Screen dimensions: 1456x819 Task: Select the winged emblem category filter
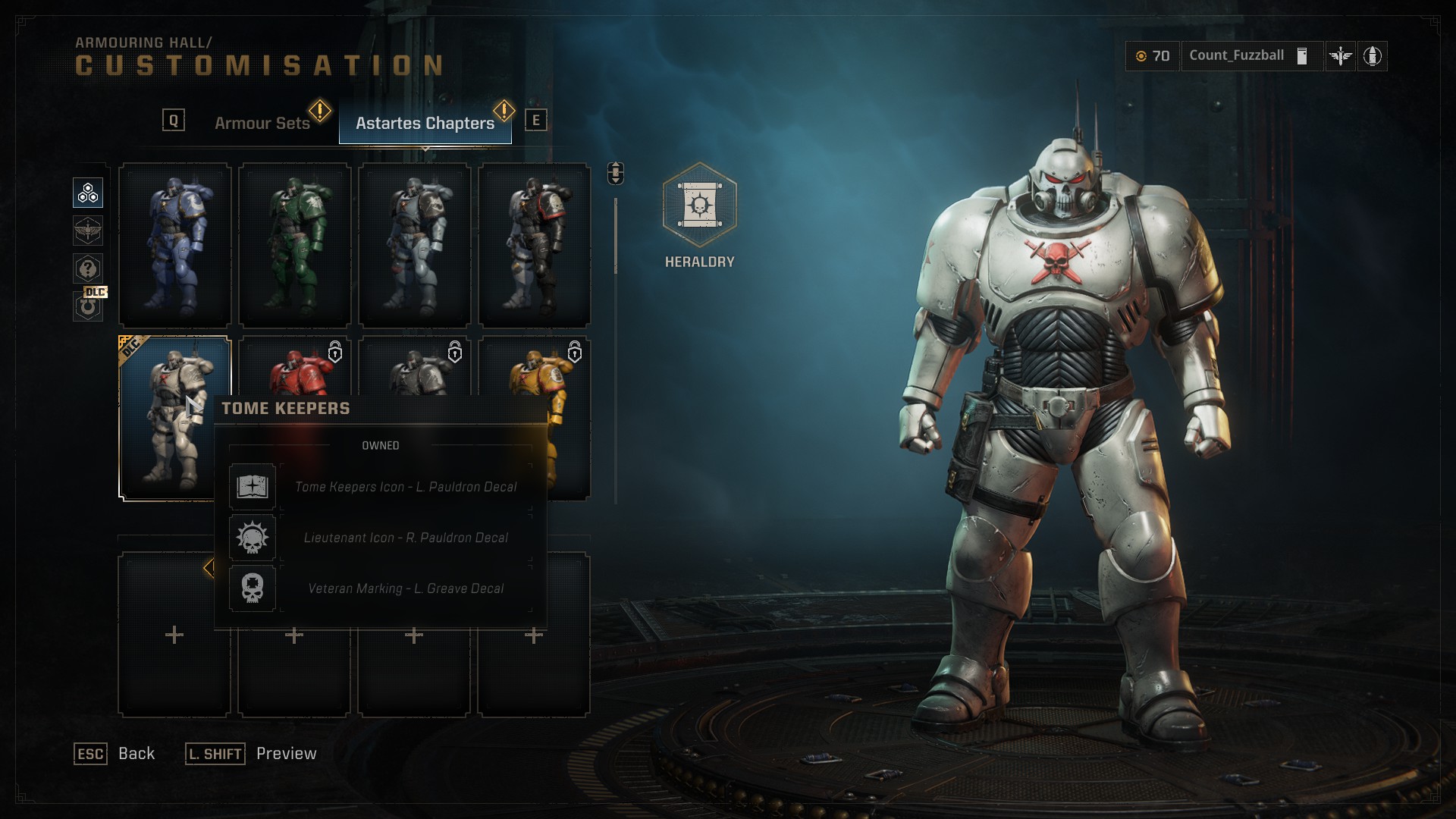coord(88,231)
